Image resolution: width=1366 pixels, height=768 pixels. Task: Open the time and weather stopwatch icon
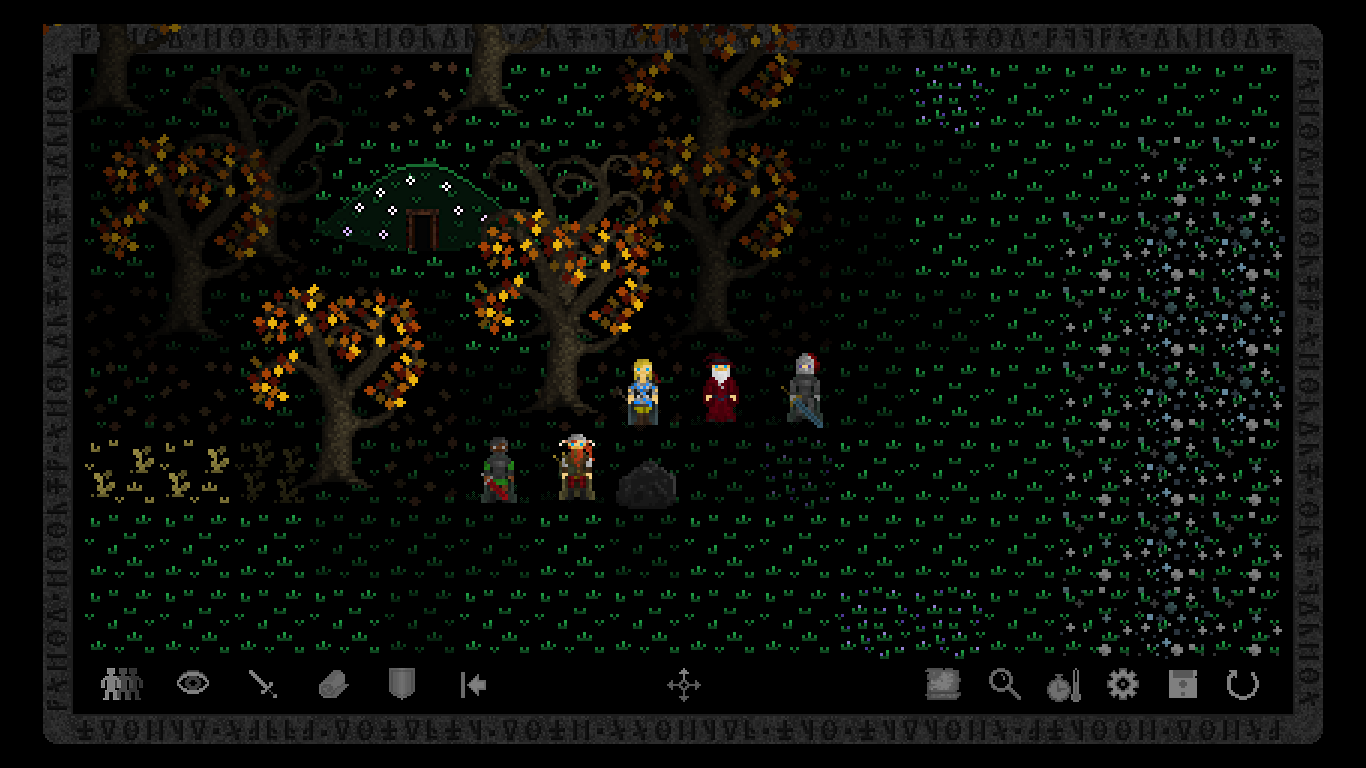1063,685
